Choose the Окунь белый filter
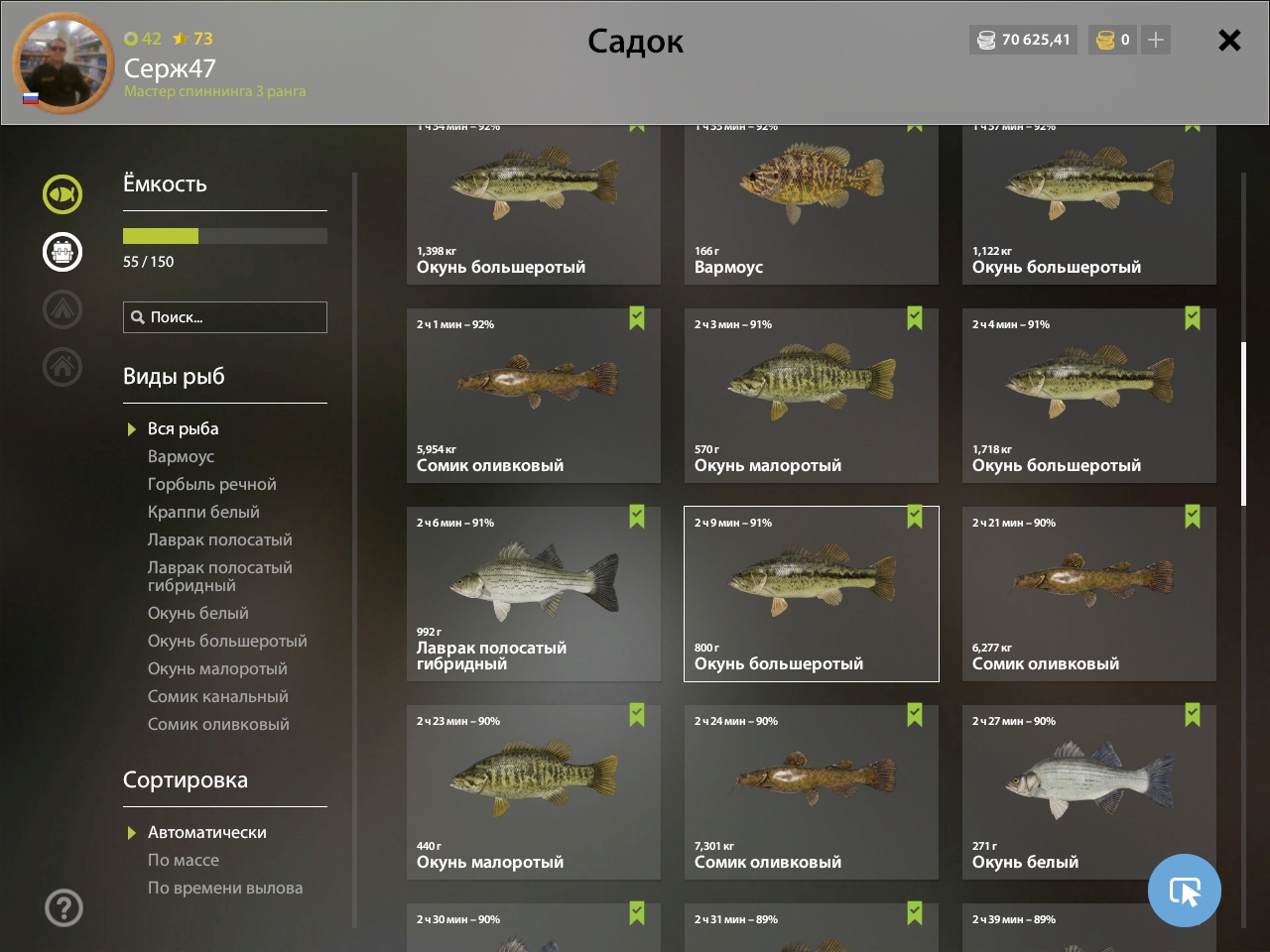The height and width of the screenshot is (952, 1270). tap(197, 613)
